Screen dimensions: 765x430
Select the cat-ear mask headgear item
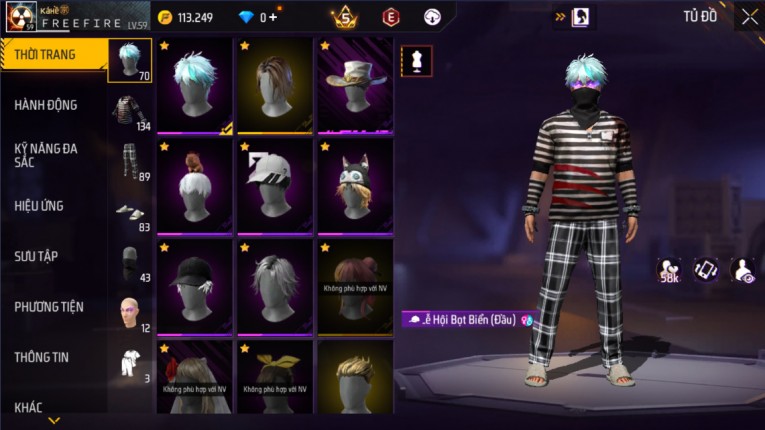[355, 186]
